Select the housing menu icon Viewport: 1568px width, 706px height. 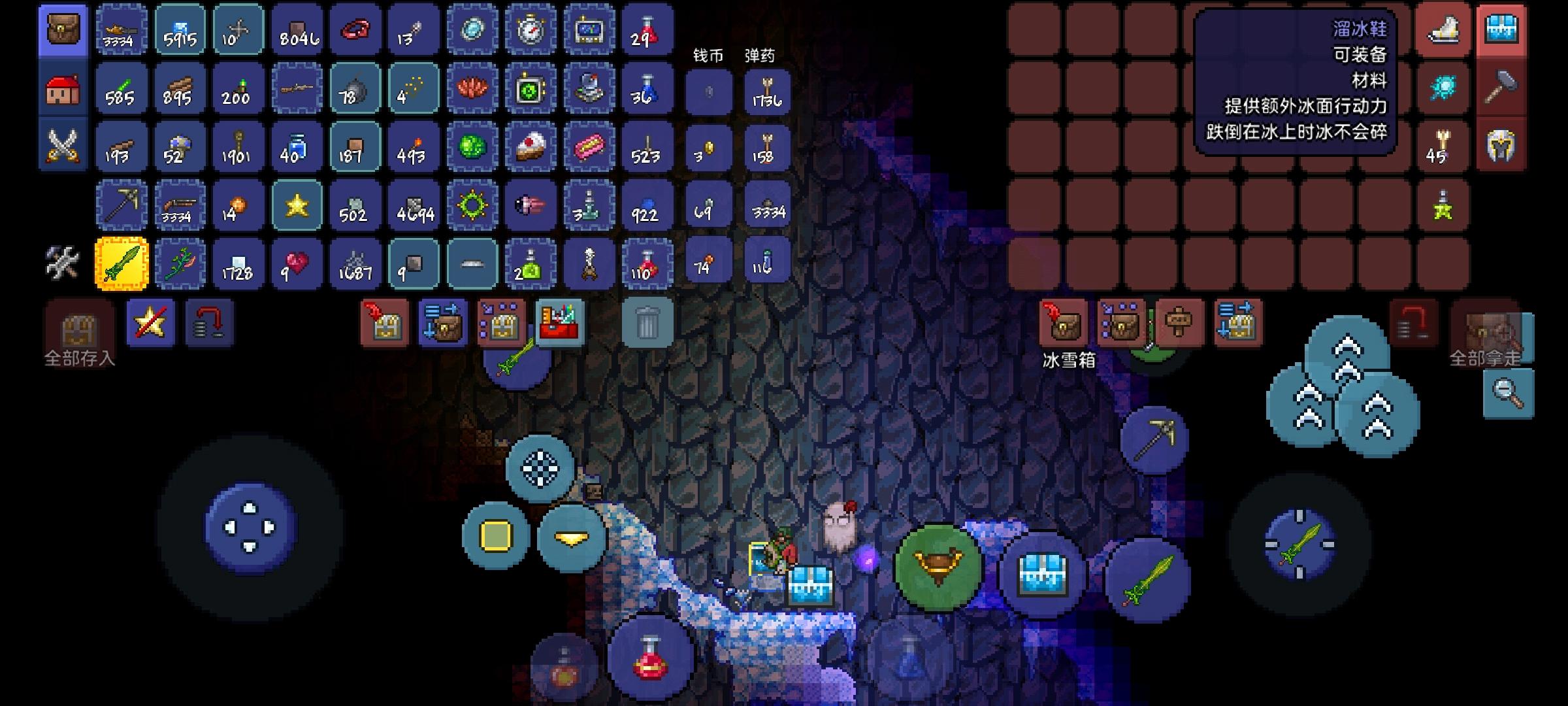62,88
